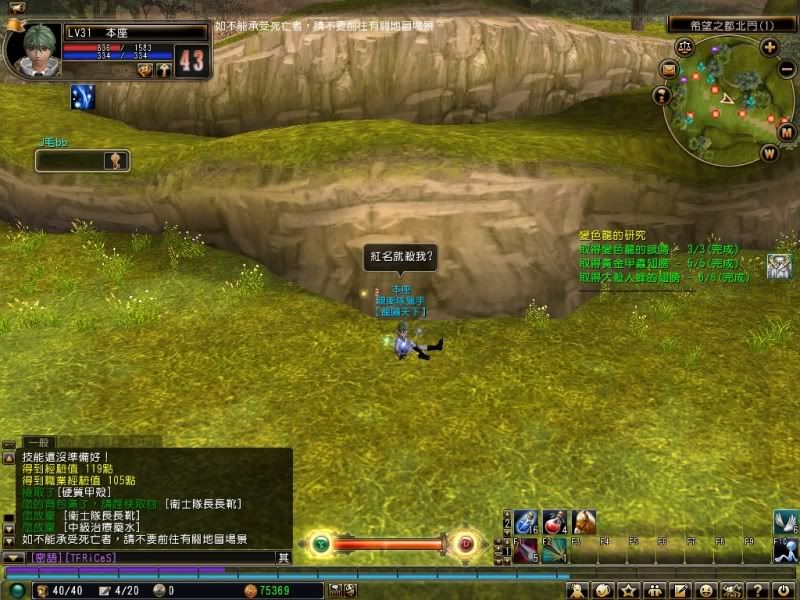Screen dimensions: 800x600
Task: Use the blue mana potion in the hotbar
Action: point(528,521)
